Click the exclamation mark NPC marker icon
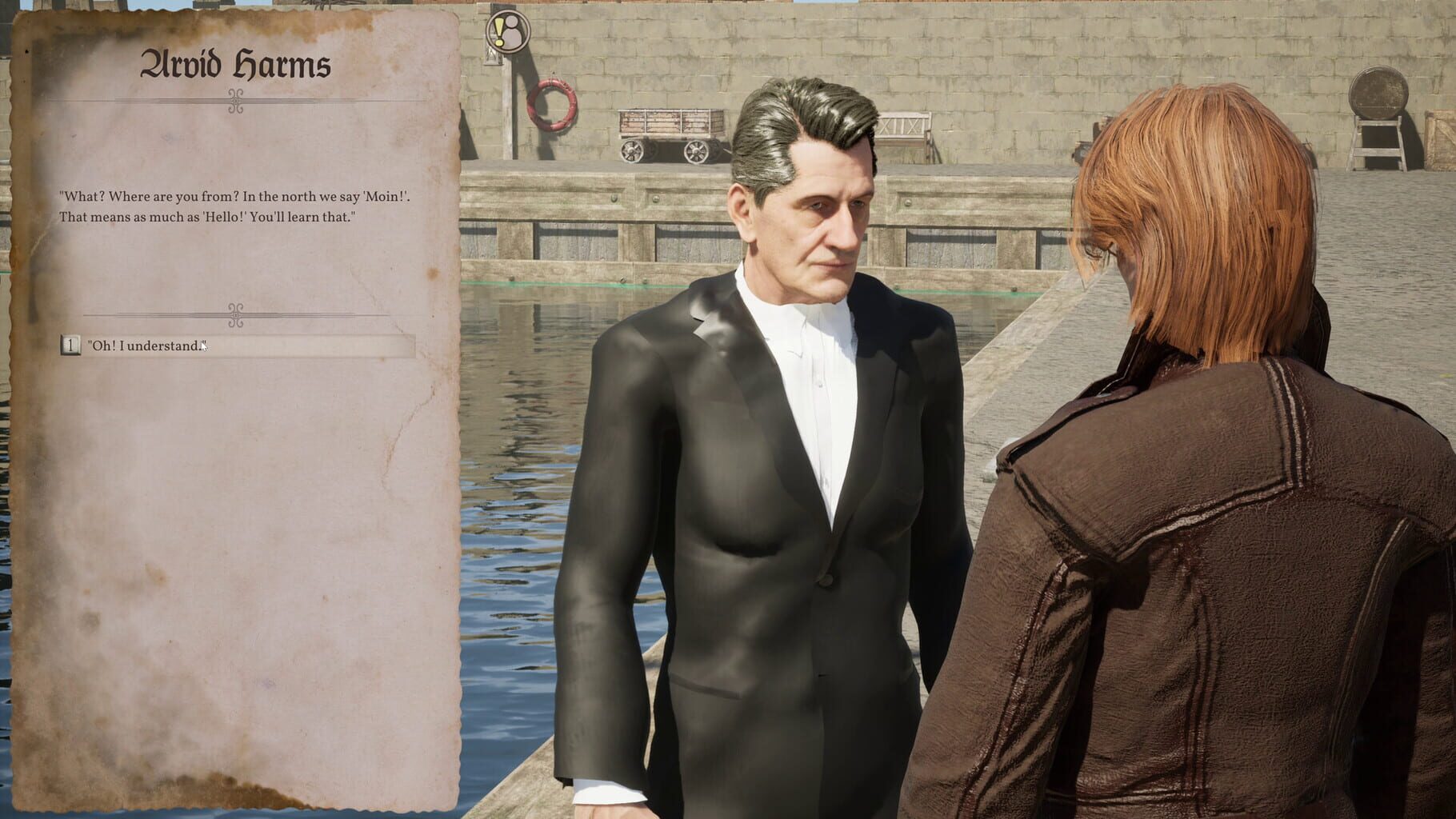This screenshot has width=1456, height=819. [x=498, y=30]
